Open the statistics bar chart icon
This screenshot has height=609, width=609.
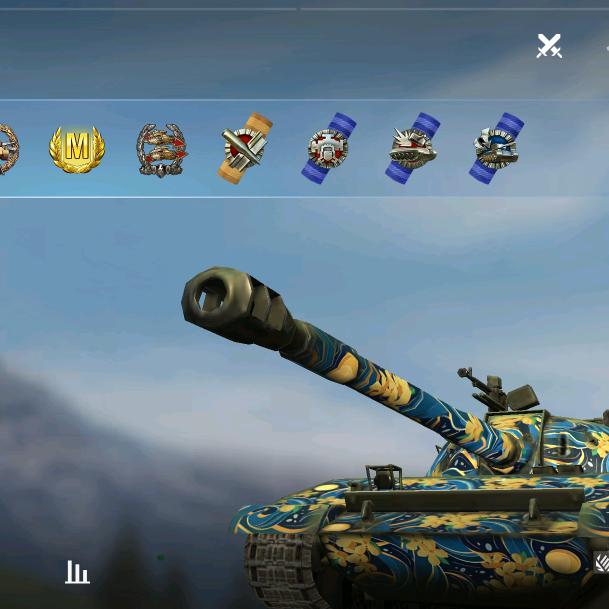click(x=77, y=572)
